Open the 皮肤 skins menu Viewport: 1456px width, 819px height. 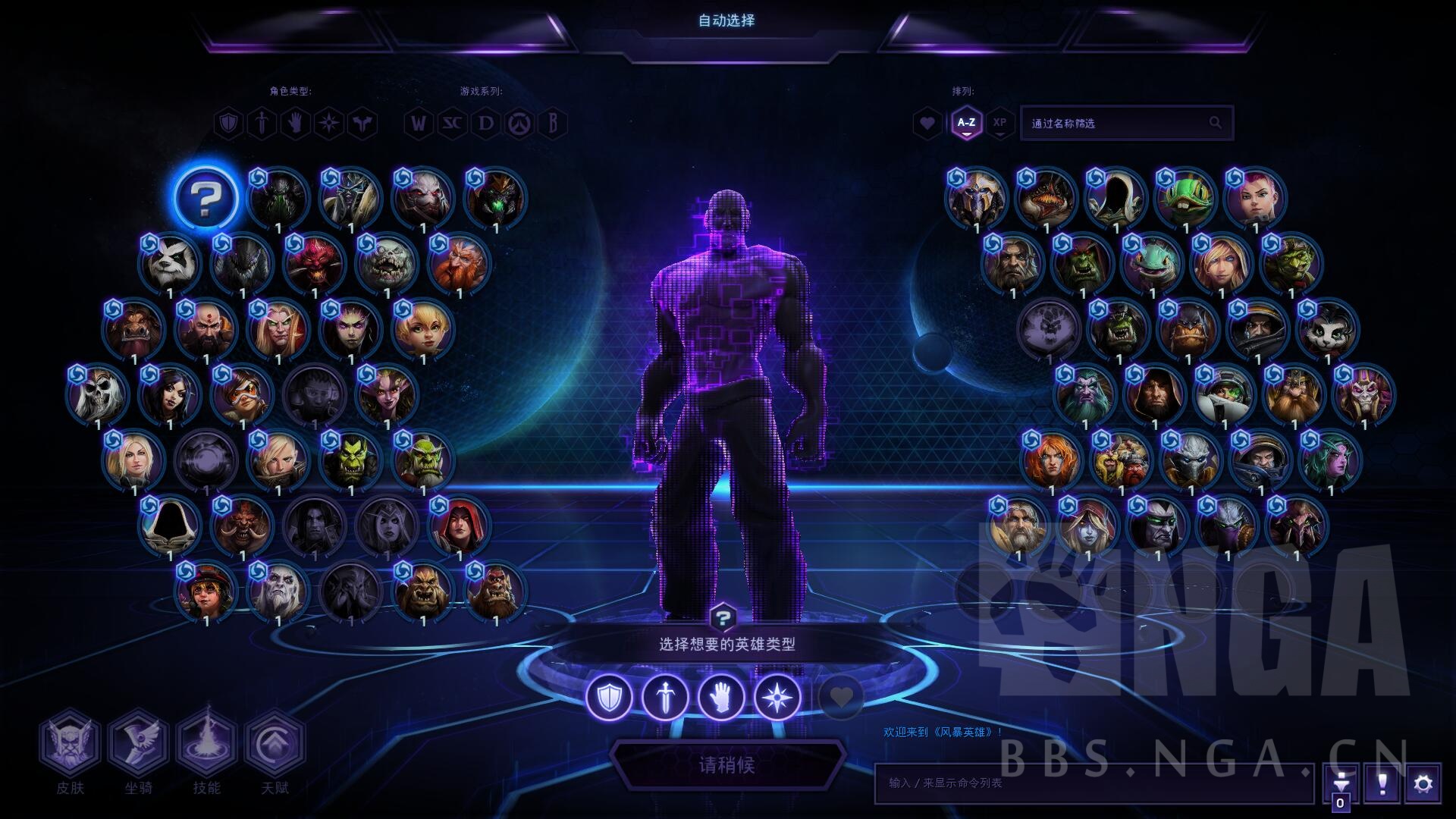click(x=70, y=743)
